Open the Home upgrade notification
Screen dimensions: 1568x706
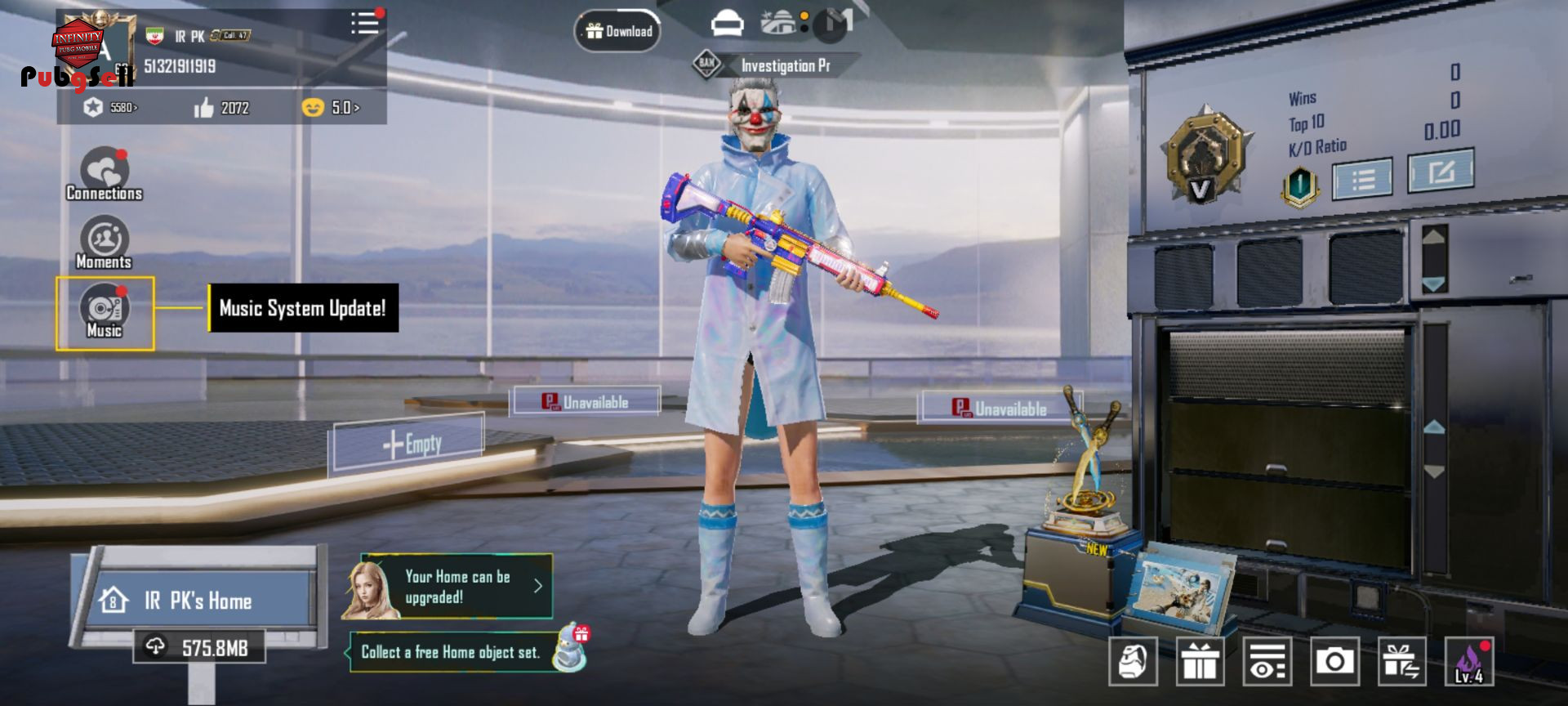[457, 587]
